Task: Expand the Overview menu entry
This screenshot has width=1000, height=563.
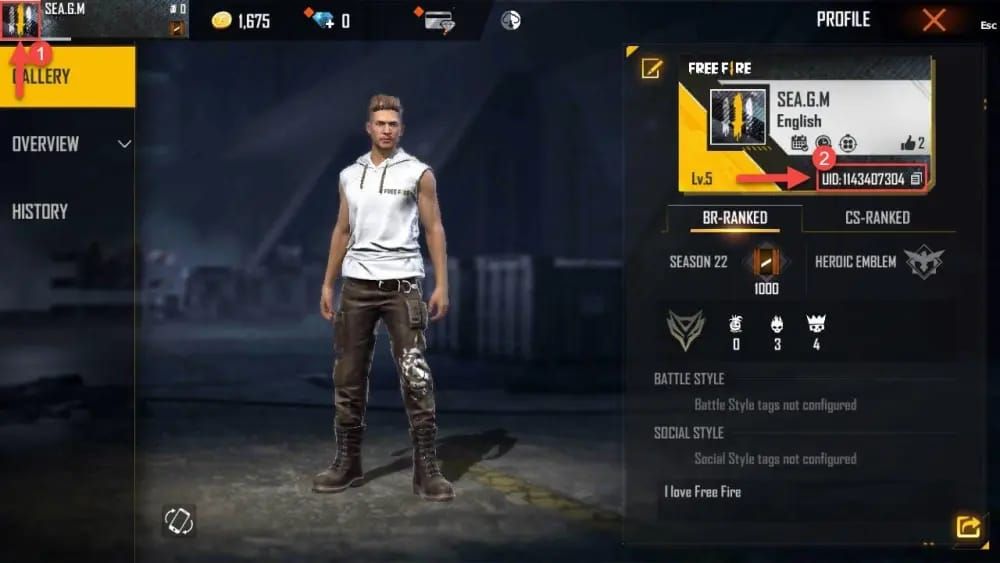Action: pyautogui.click(x=70, y=144)
